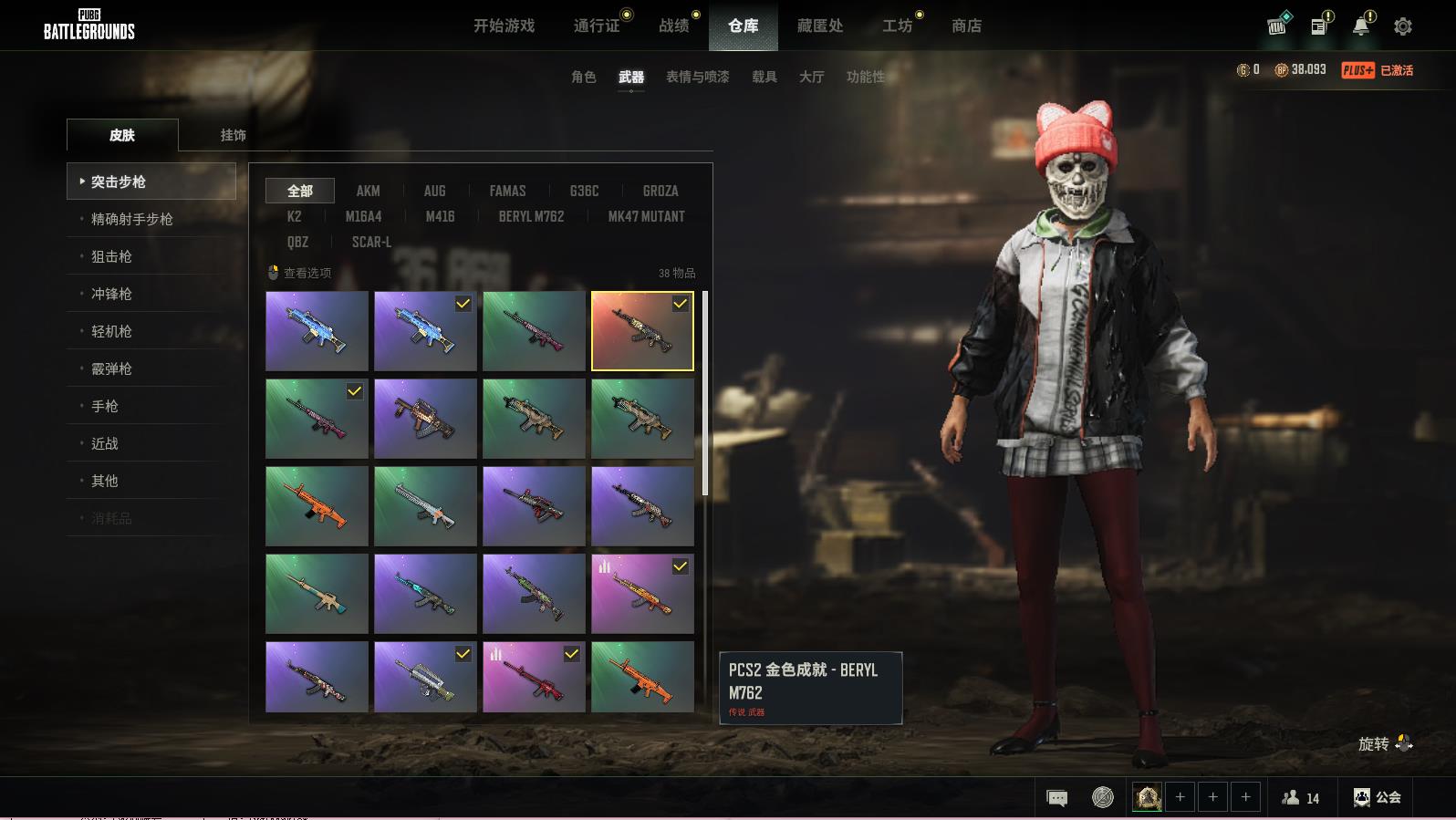Filter skins by GROZA
The image size is (1456, 820).
click(660, 191)
